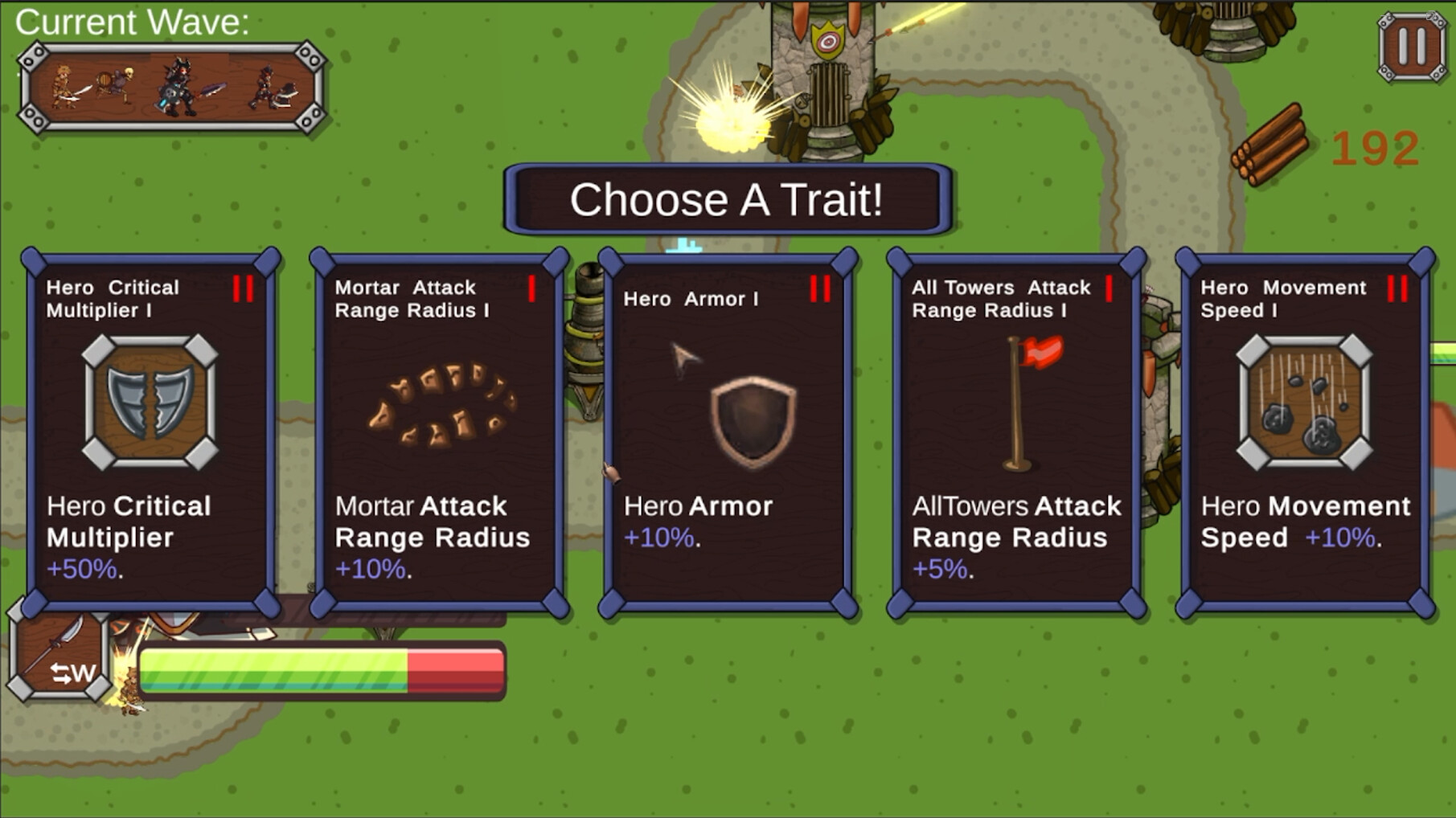Click the red tier bars on Hero Armor card
Screen dimensions: 1456x818
click(820, 289)
